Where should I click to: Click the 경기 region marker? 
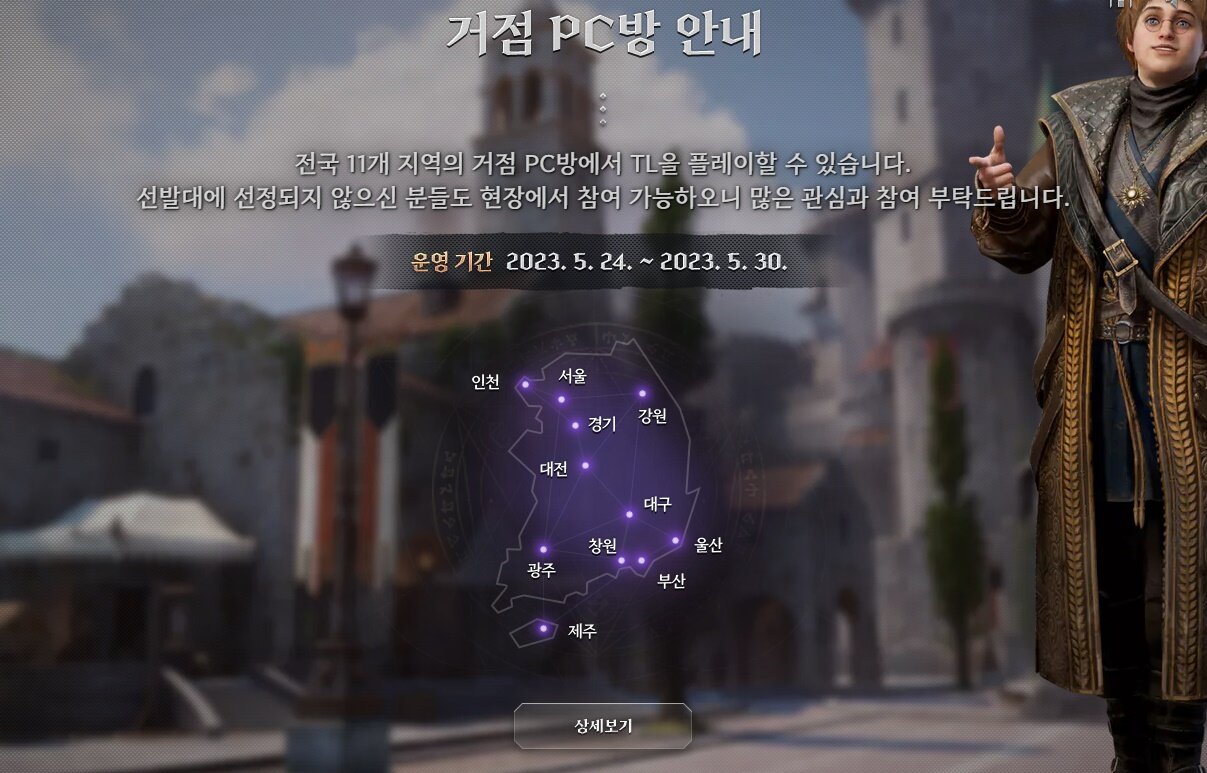click(x=575, y=425)
